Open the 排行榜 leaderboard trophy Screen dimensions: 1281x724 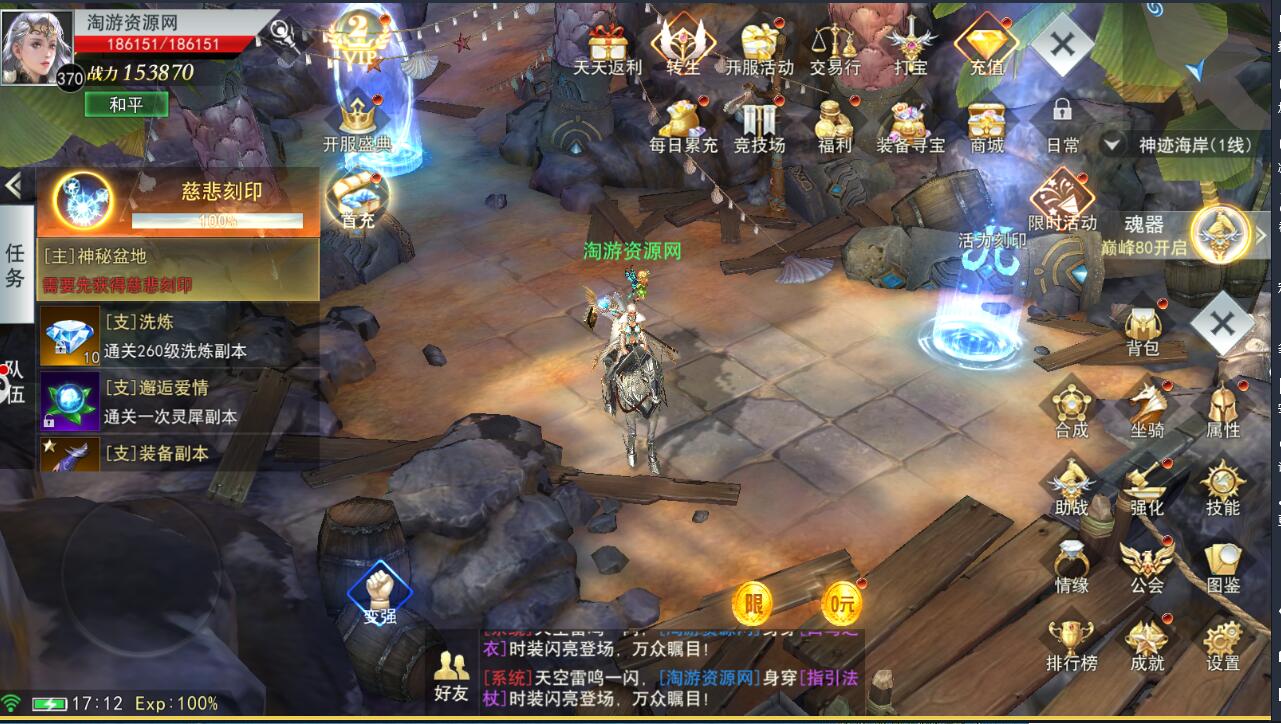coord(1071,644)
